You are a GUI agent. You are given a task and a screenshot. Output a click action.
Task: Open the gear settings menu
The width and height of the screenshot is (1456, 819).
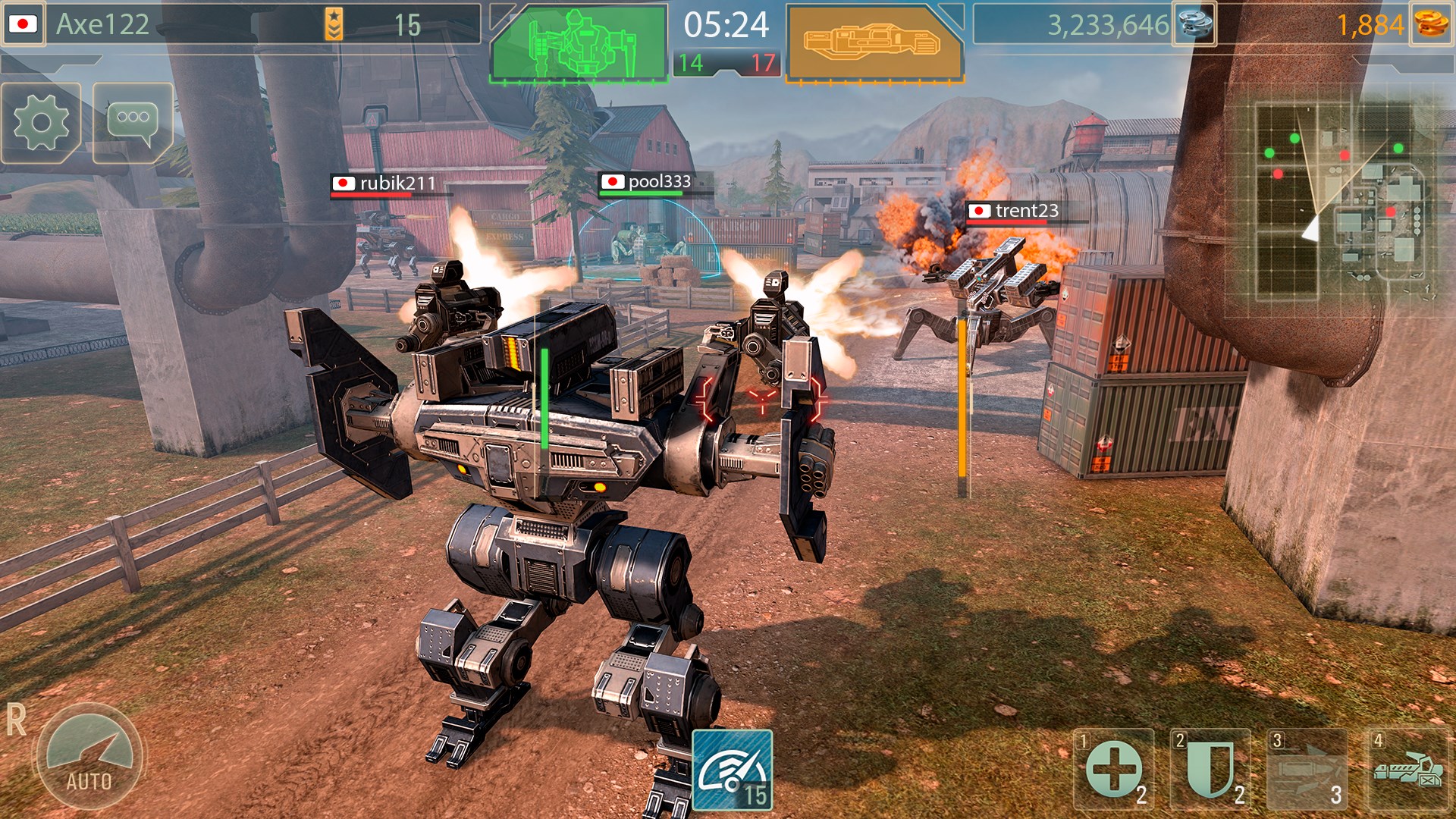[x=41, y=123]
